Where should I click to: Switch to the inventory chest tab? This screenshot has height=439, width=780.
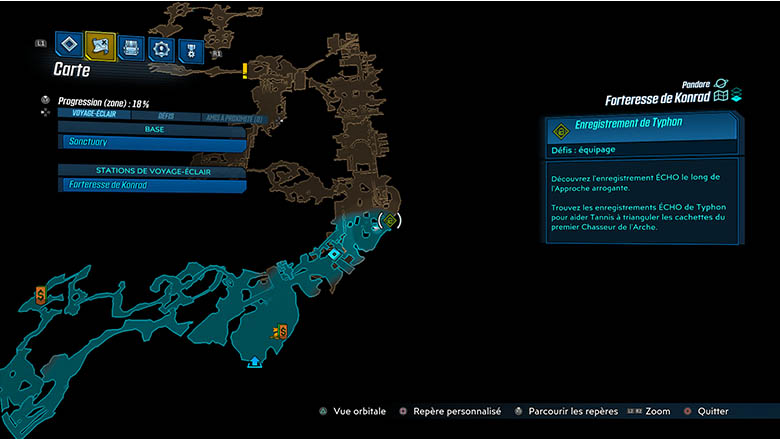point(131,47)
